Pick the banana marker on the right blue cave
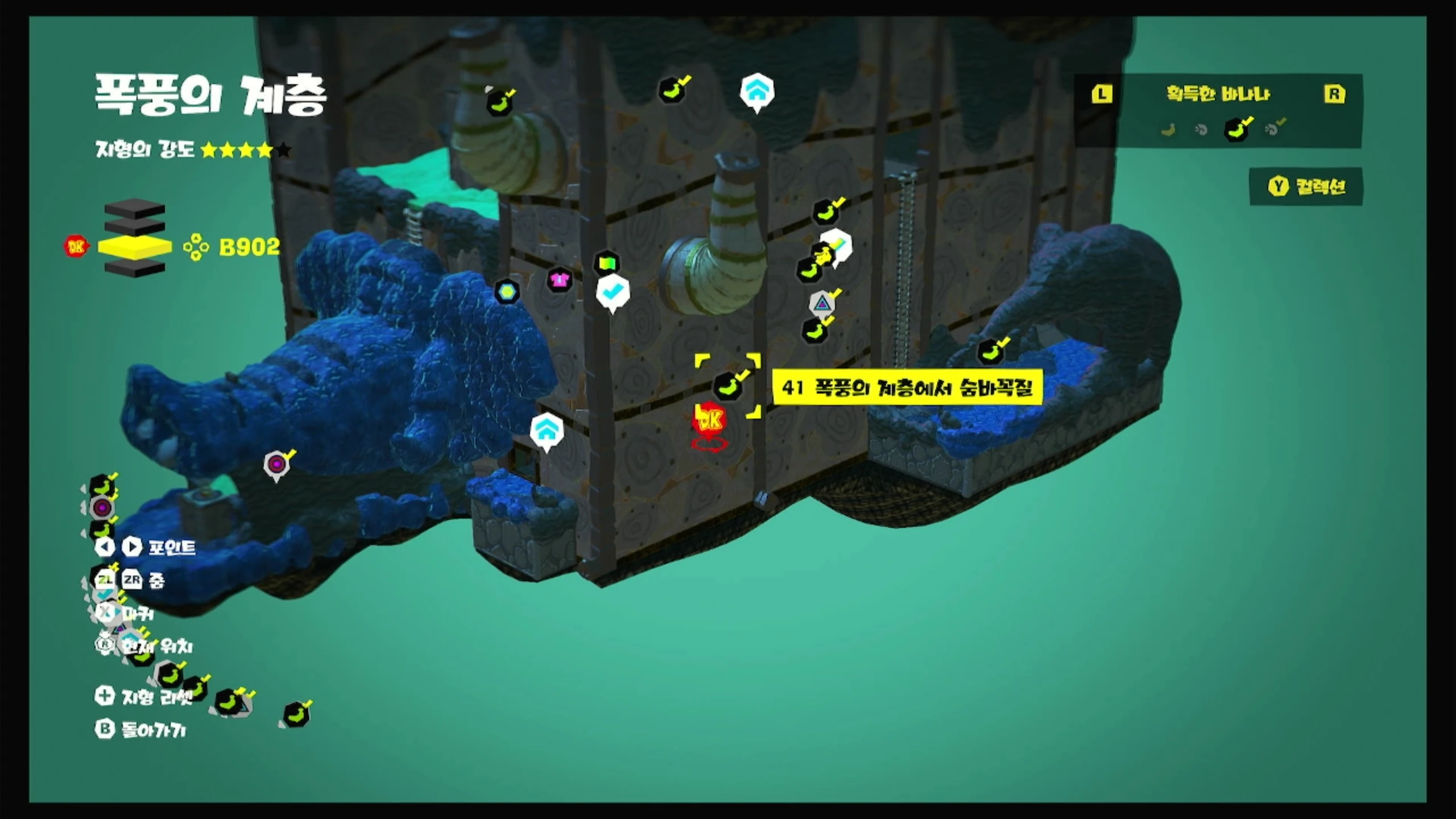The image size is (1456, 819). coord(990,351)
